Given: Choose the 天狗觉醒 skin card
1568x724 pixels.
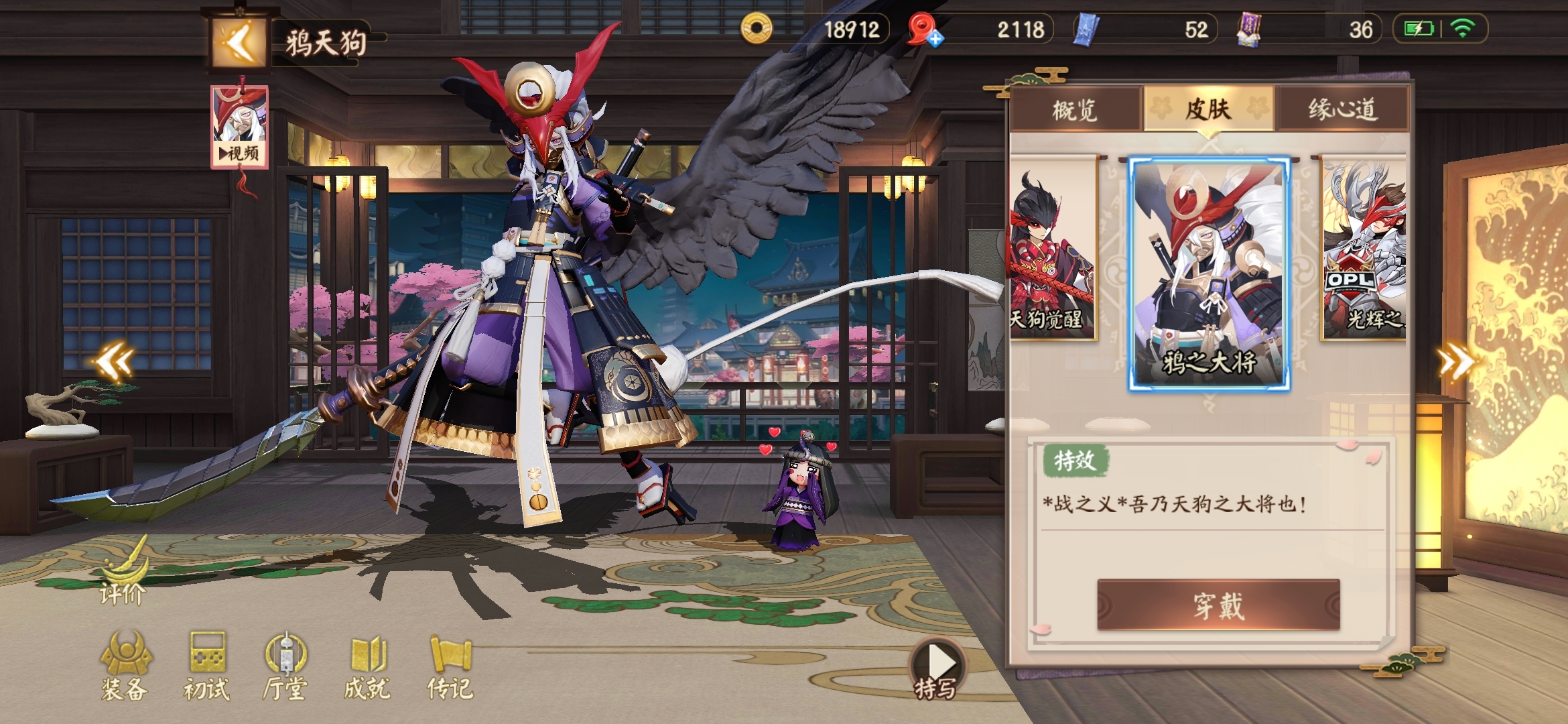Looking at the screenshot, I should [1053, 248].
